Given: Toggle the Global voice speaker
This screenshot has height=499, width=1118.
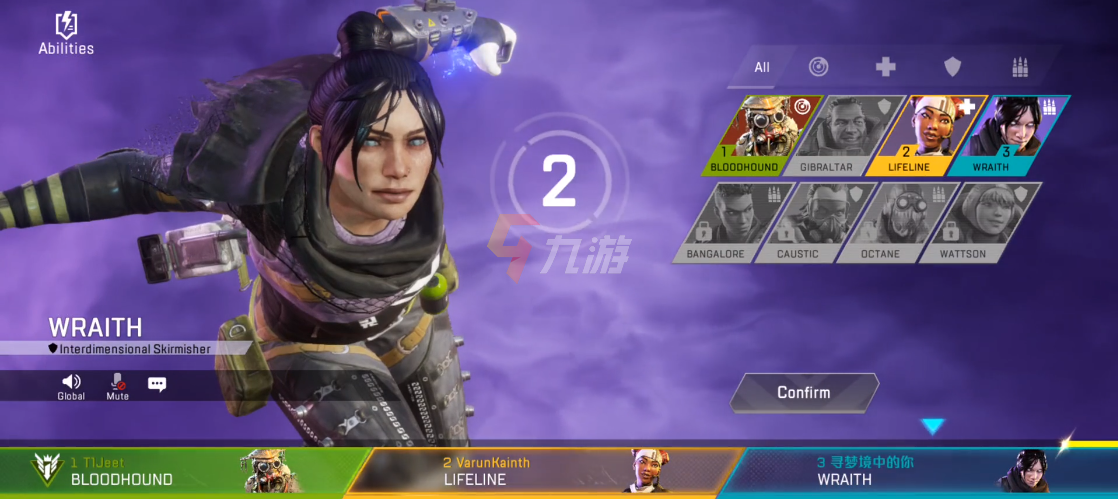Looking at the screenshot, I should [x=71, y=386].
